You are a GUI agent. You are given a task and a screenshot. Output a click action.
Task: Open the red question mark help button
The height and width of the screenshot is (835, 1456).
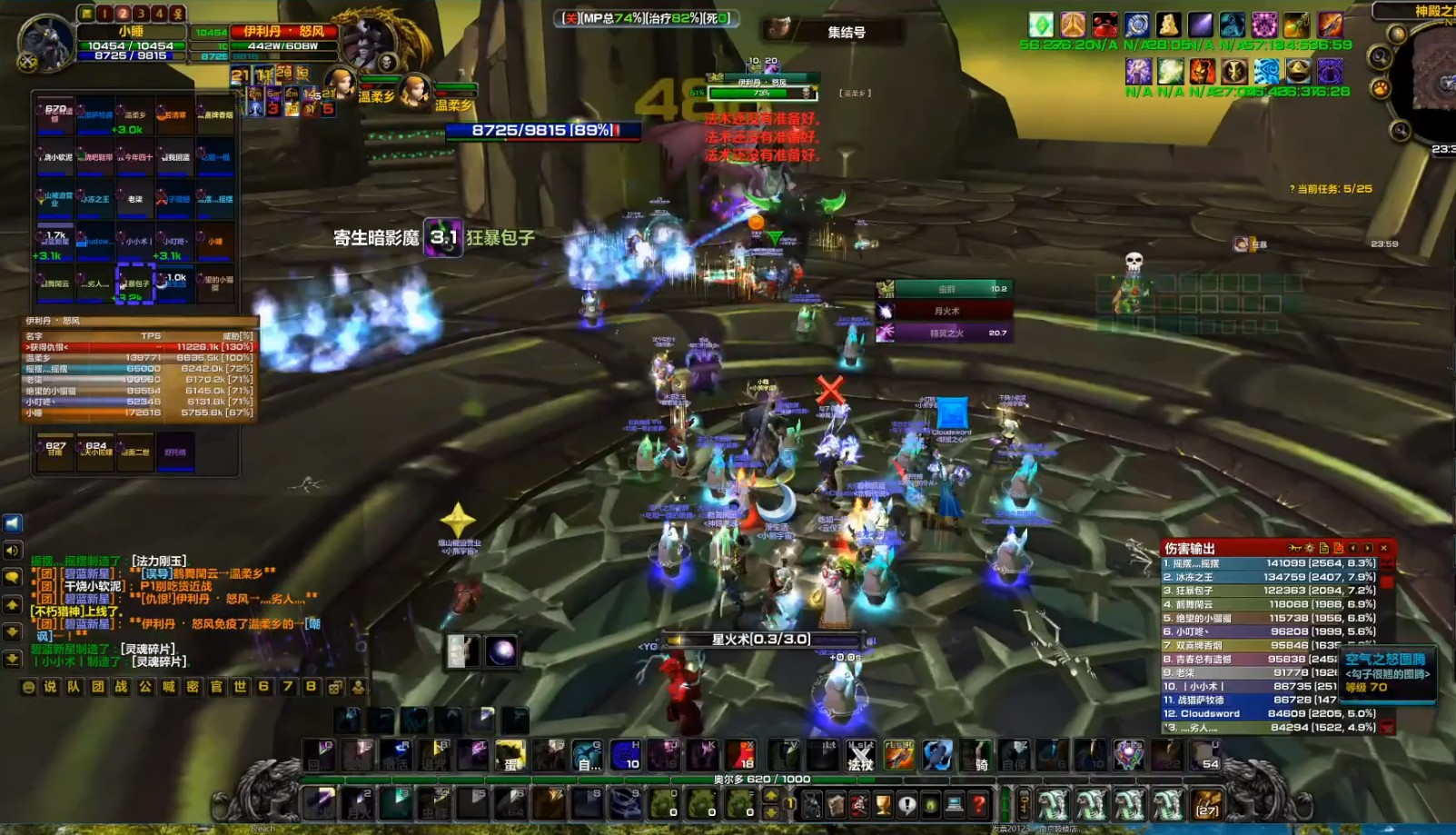click(978, 804)
